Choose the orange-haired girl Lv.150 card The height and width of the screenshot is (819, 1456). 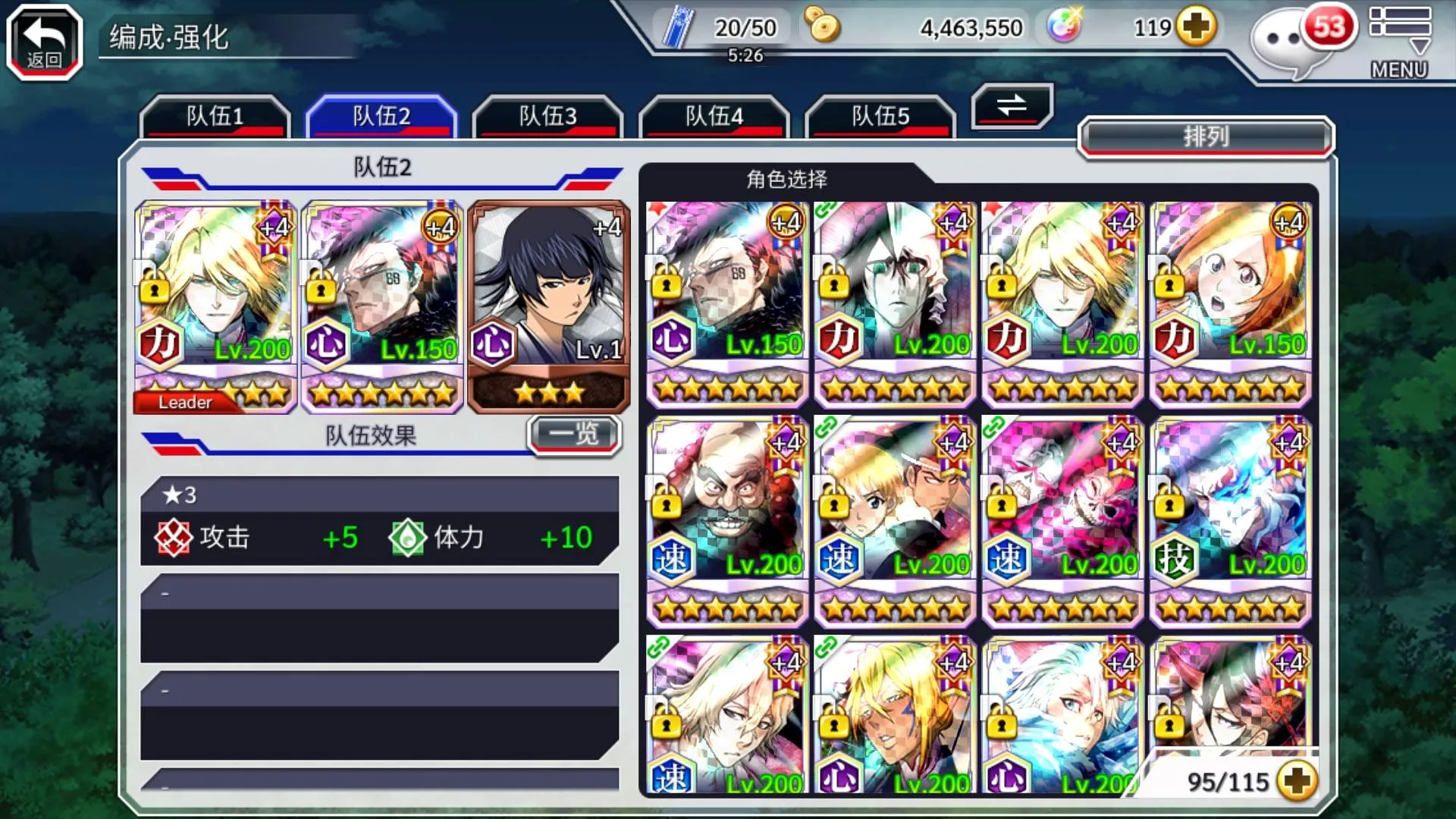click(1229, 303)
